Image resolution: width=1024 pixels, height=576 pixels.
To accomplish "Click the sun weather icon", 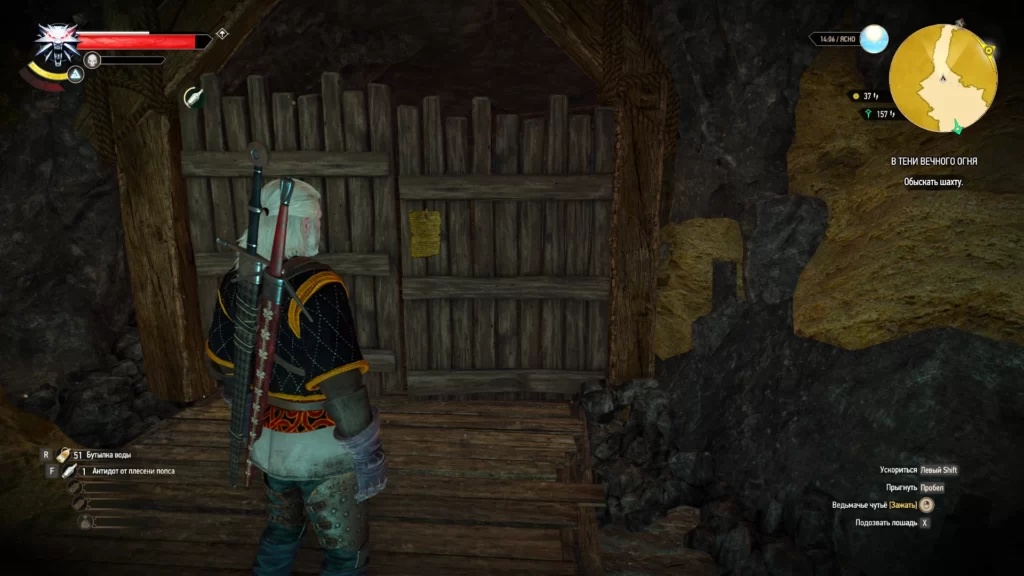I will pyautogui.click(x=874, y=39).
